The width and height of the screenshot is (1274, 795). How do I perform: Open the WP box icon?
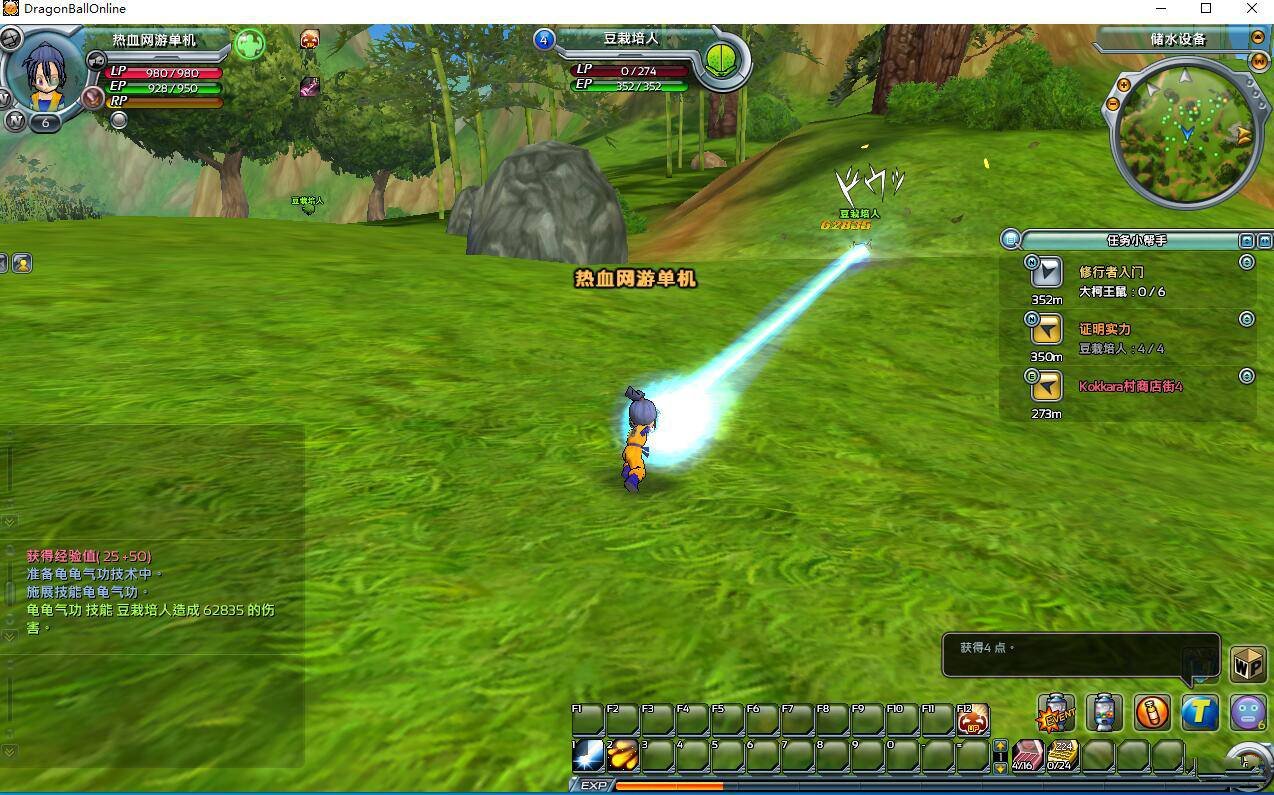1248,664
